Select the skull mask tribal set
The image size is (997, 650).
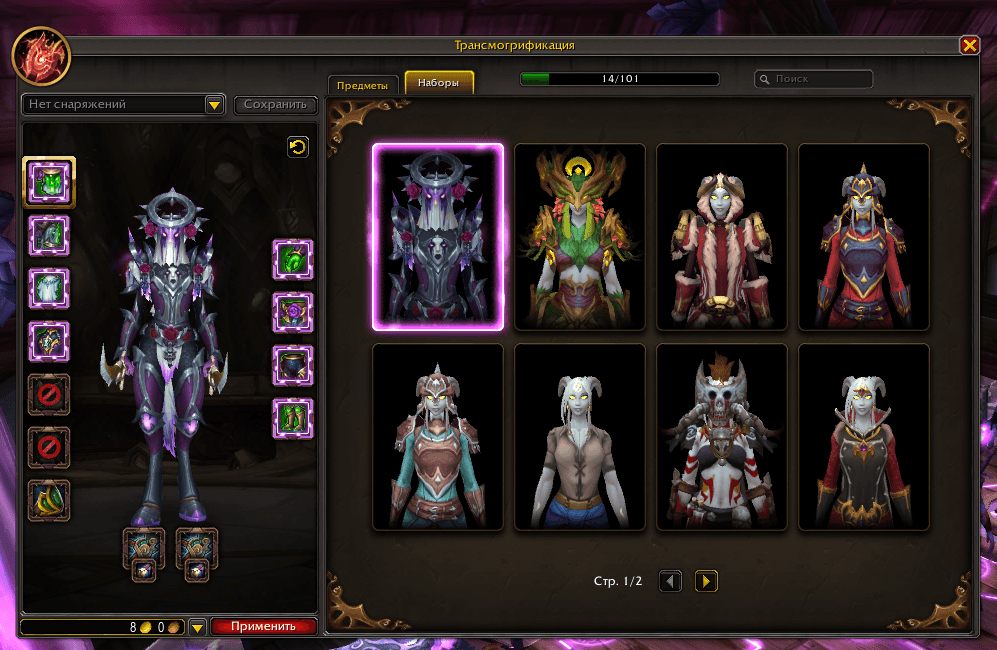tap(722, 436)
